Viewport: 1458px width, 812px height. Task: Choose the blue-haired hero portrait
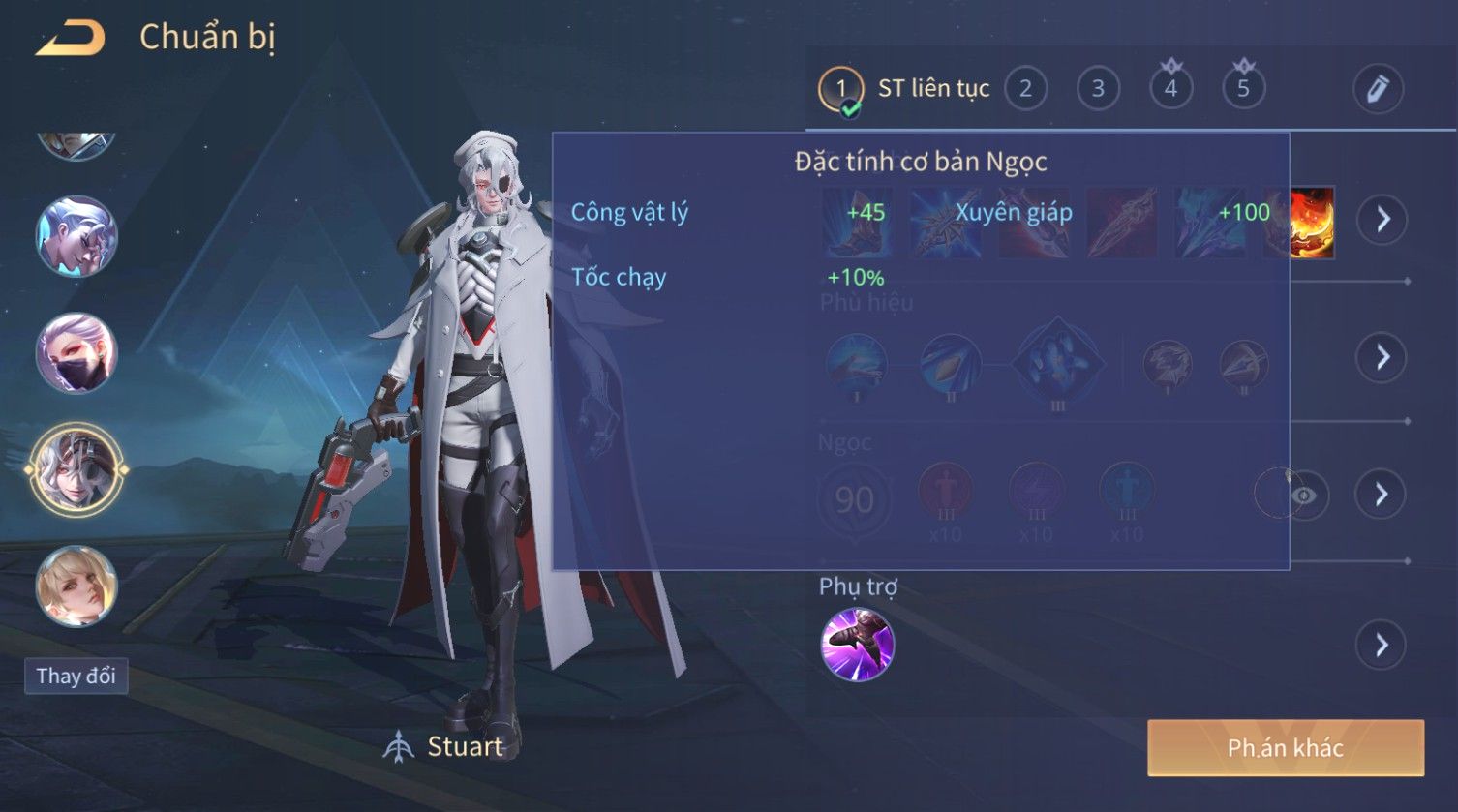click(x=76, y=237)
